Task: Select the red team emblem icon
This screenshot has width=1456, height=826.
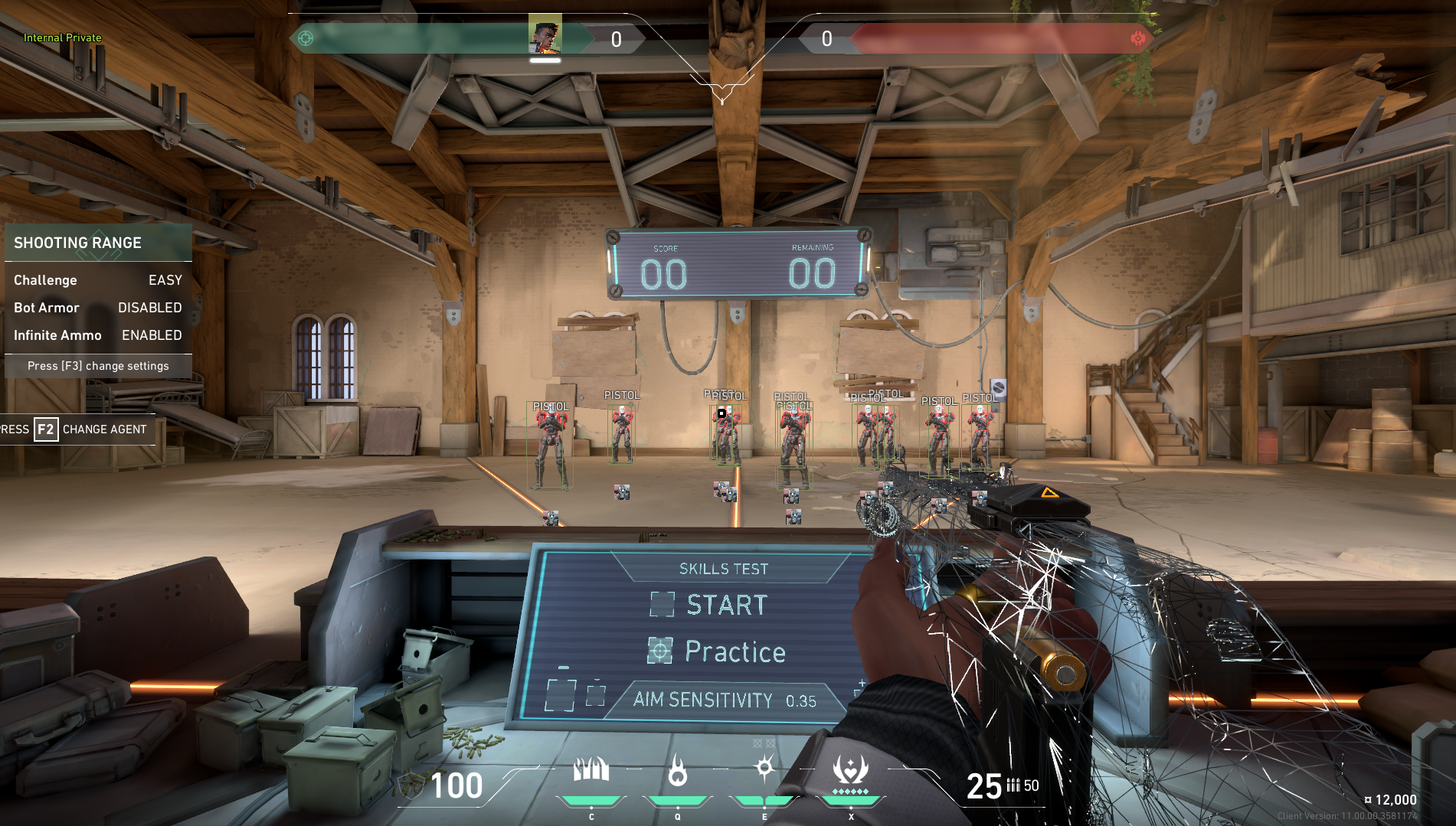Action: (x=1137, y=38)
